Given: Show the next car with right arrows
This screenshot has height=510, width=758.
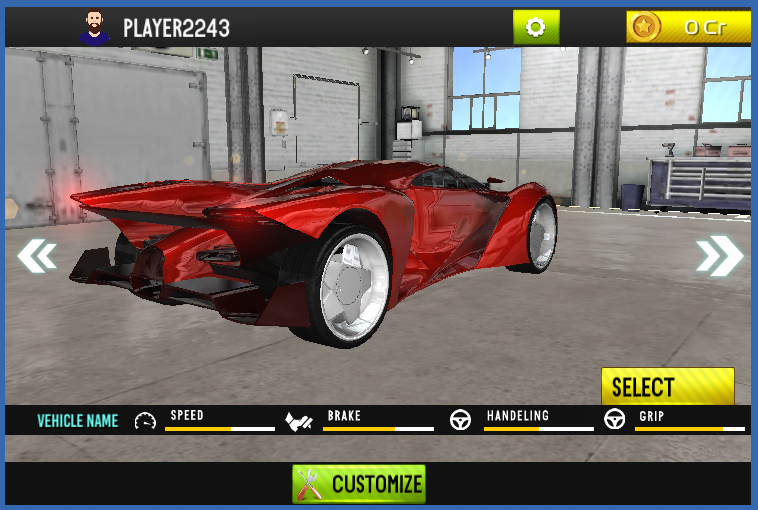Looking at the screenshot, I should (719, 257).
